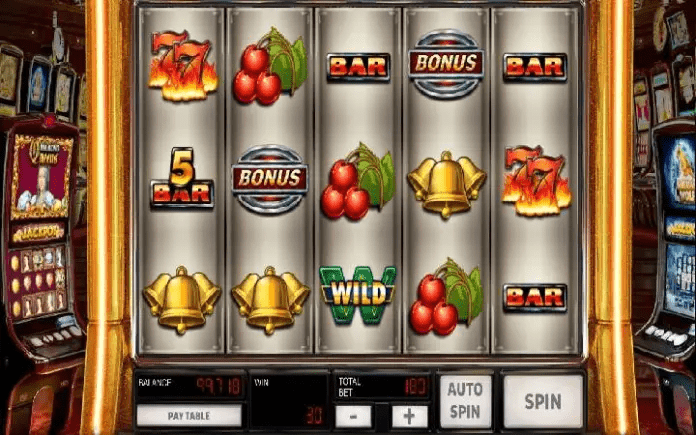Activate the Auto Spin button
The width and height of the screenshot is (696, 435).
465,400
